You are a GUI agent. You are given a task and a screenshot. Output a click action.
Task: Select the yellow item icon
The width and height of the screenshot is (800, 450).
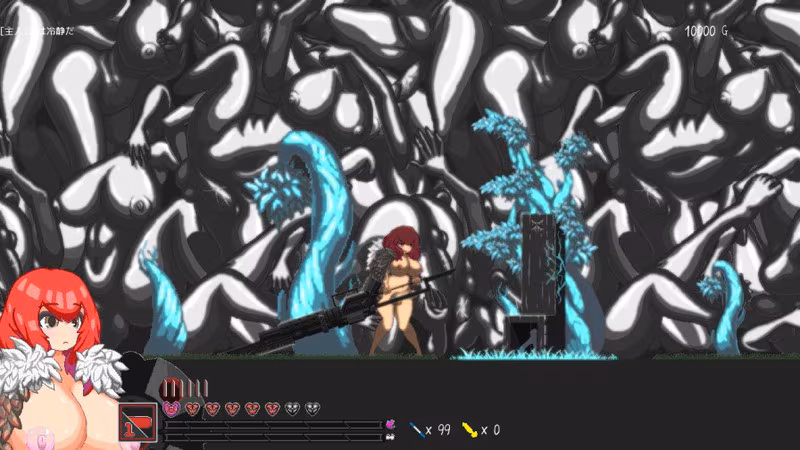click(465, 430)
